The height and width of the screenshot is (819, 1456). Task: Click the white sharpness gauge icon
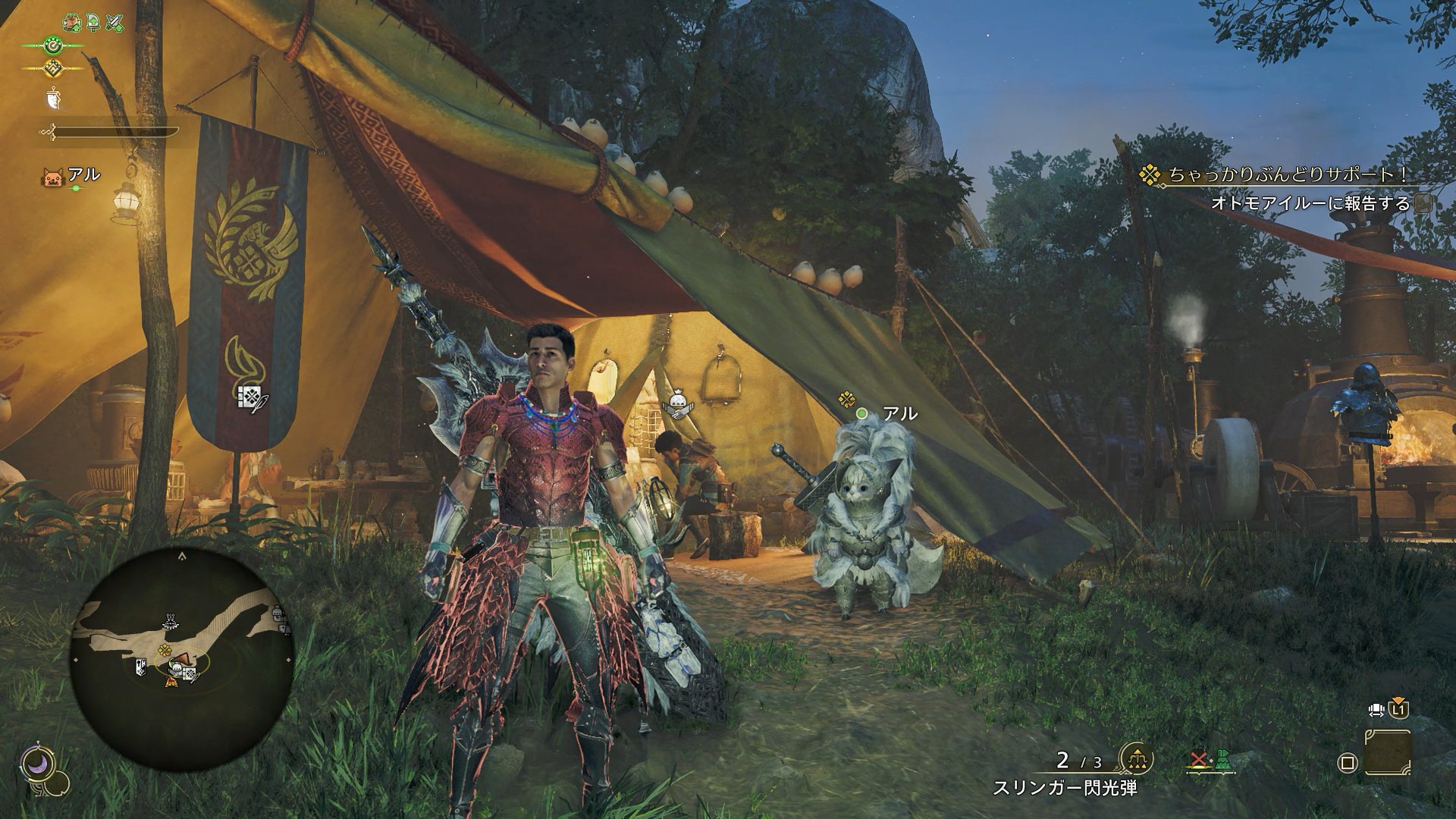coord(52,99)
